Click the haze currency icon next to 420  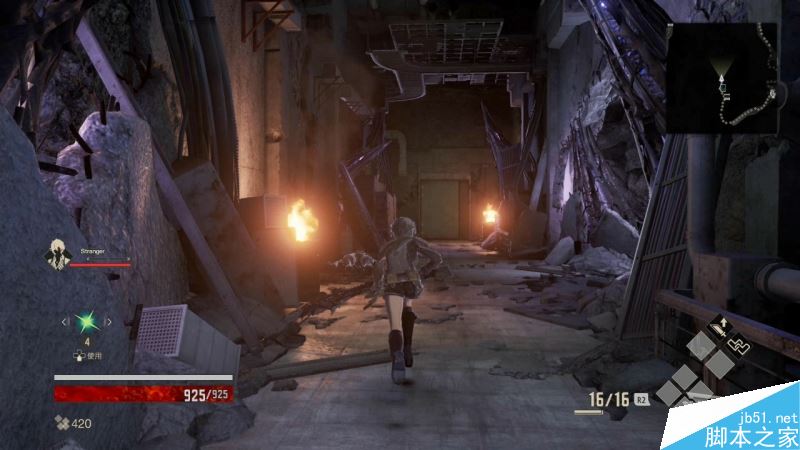[x=61, y=423]
